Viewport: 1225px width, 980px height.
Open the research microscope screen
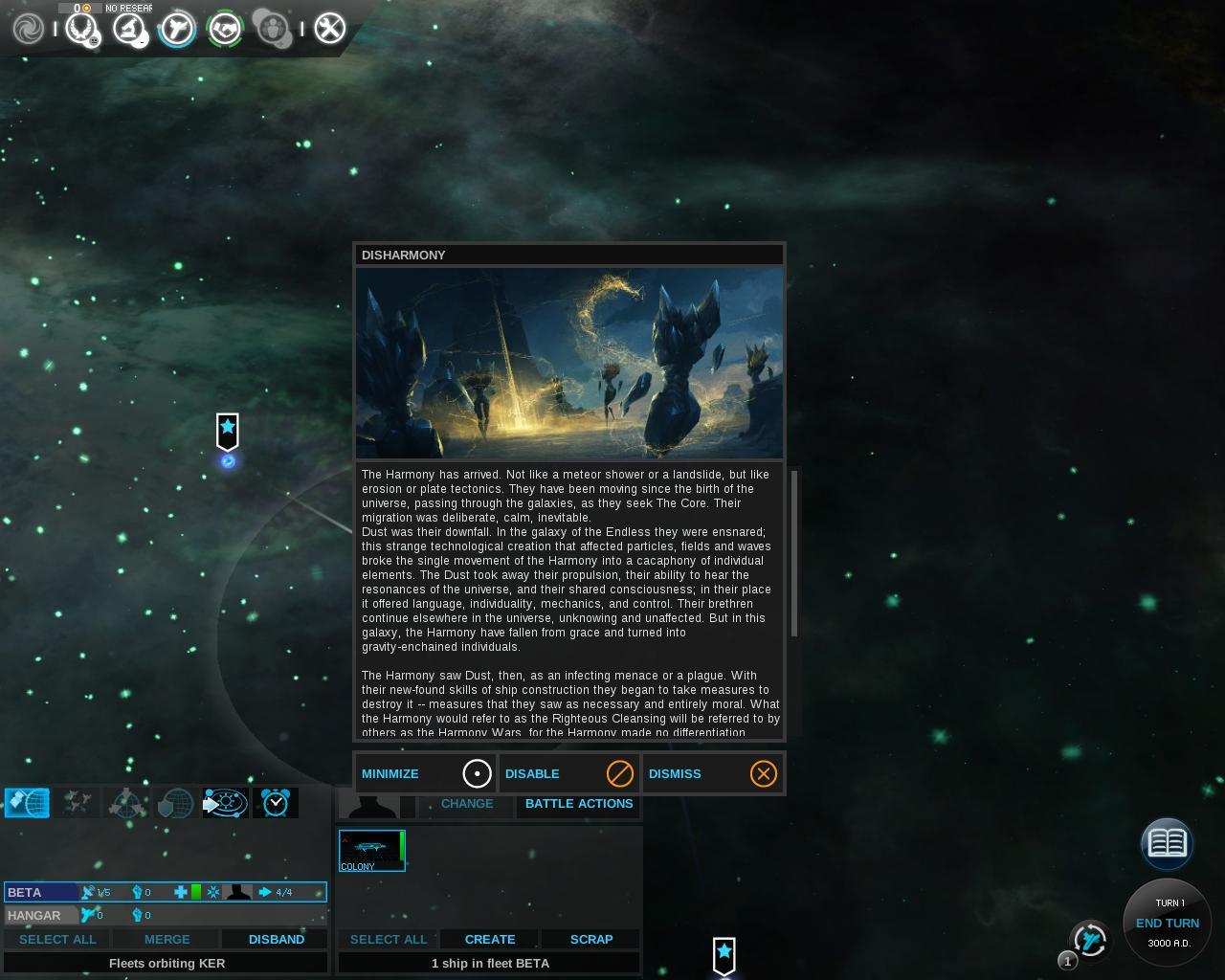[129, 29]
